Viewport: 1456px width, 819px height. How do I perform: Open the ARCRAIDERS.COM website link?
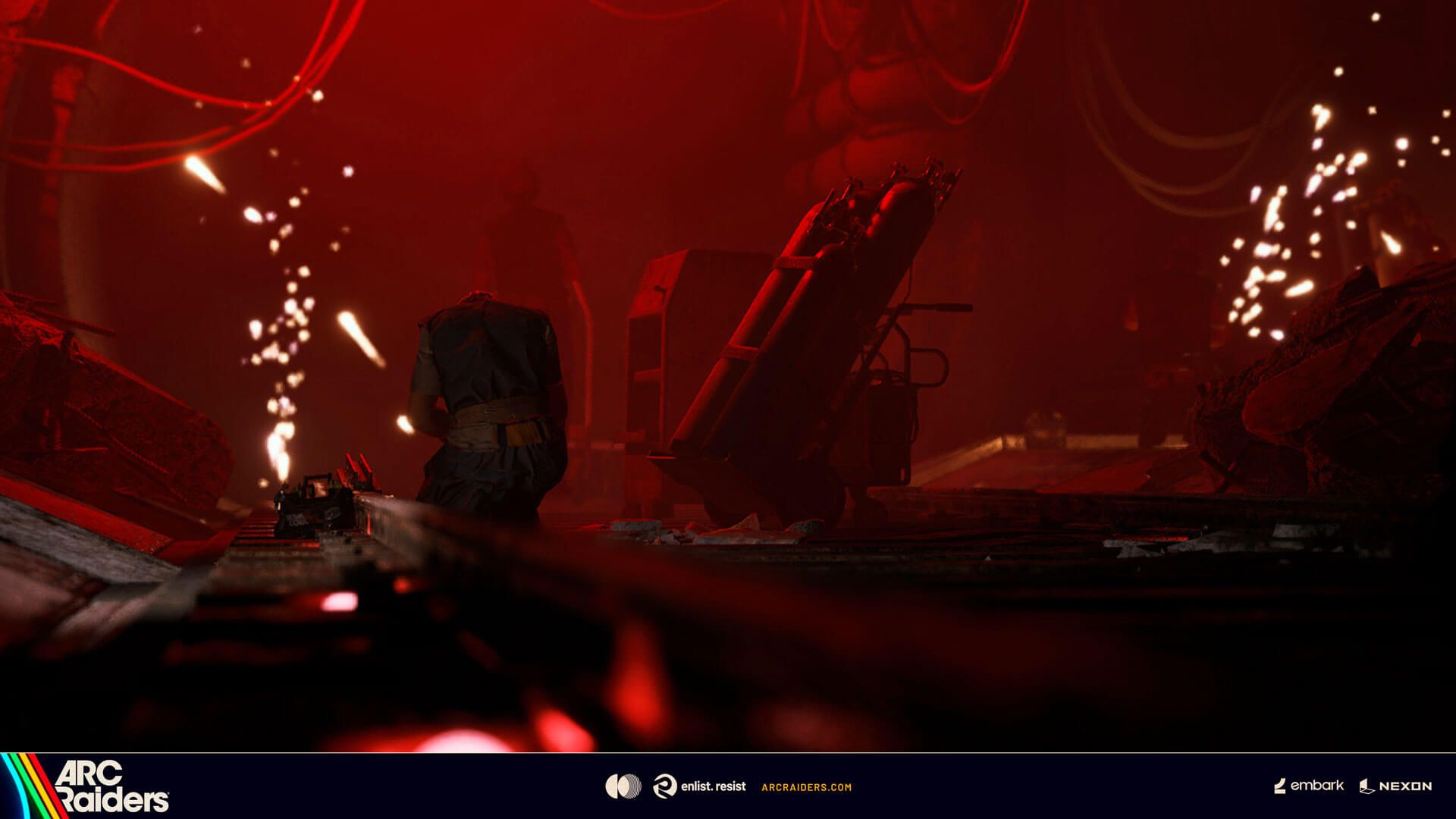pyautogui.click(x=805, y=787)
